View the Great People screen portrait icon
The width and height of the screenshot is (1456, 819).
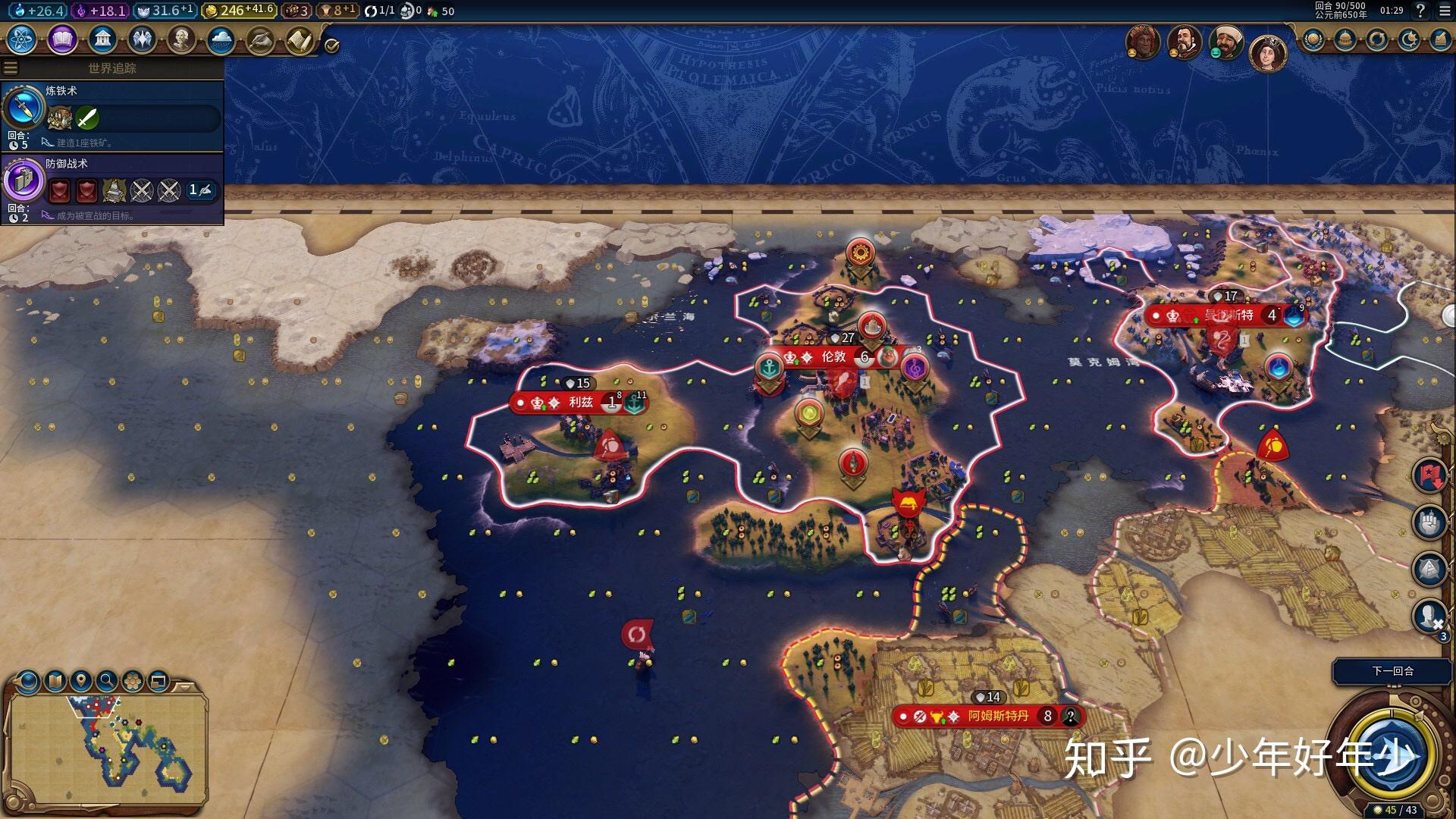point(182,40)
